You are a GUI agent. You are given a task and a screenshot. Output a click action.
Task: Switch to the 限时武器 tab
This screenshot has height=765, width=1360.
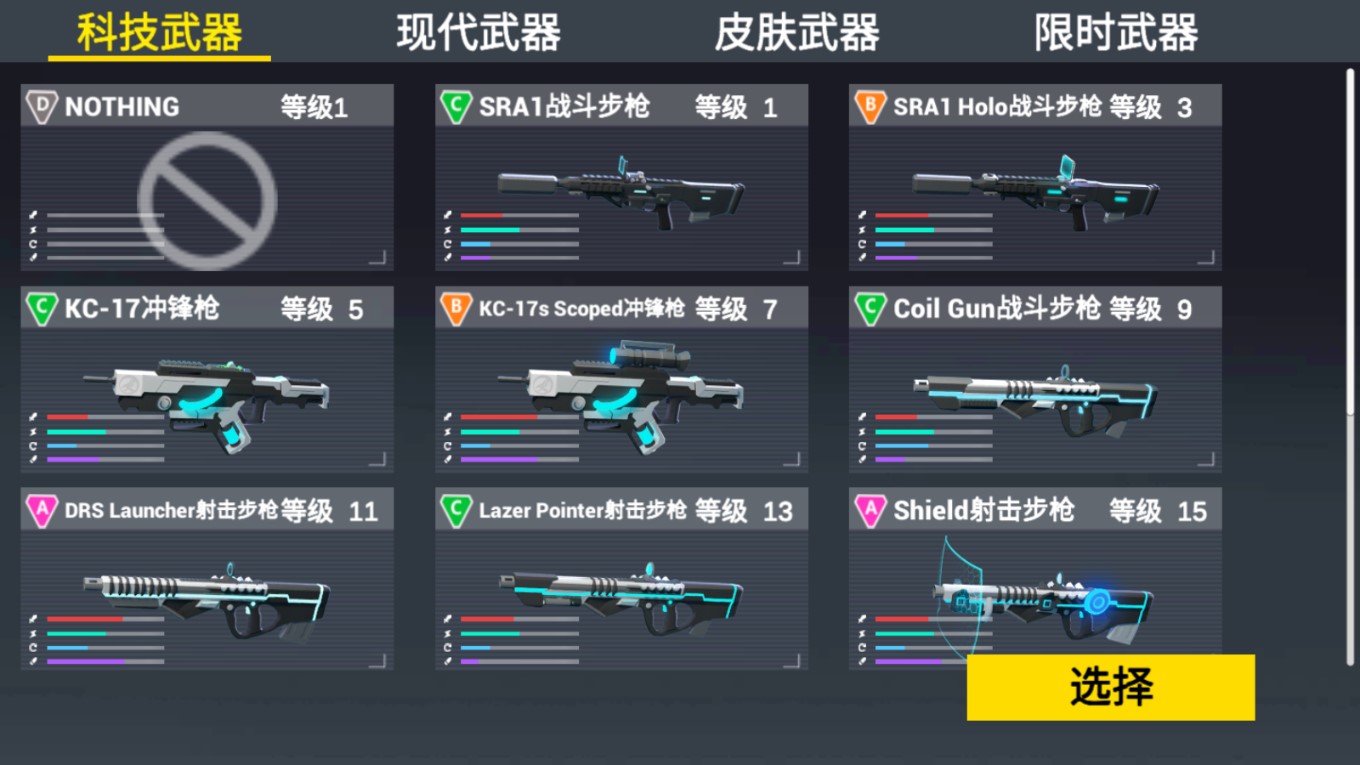point(1116,33)
